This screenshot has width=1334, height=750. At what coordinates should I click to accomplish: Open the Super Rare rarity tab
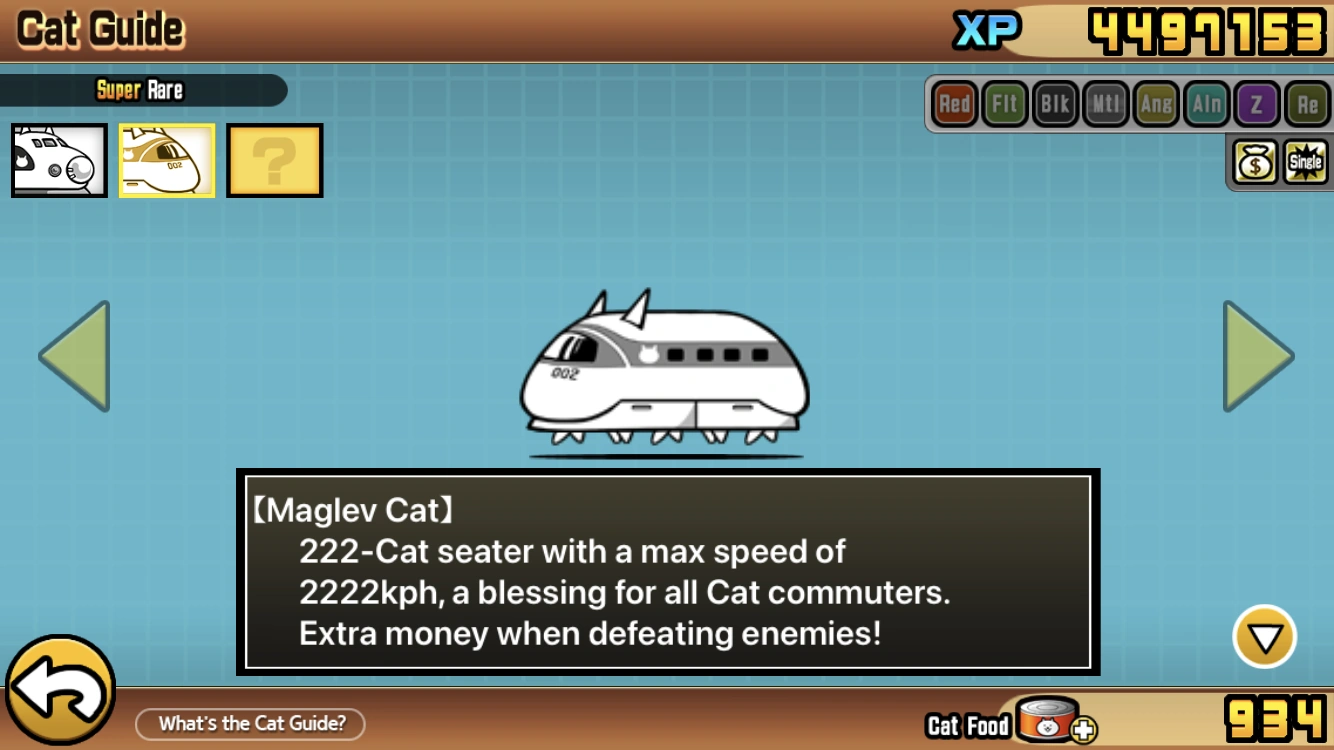[140, 90]
